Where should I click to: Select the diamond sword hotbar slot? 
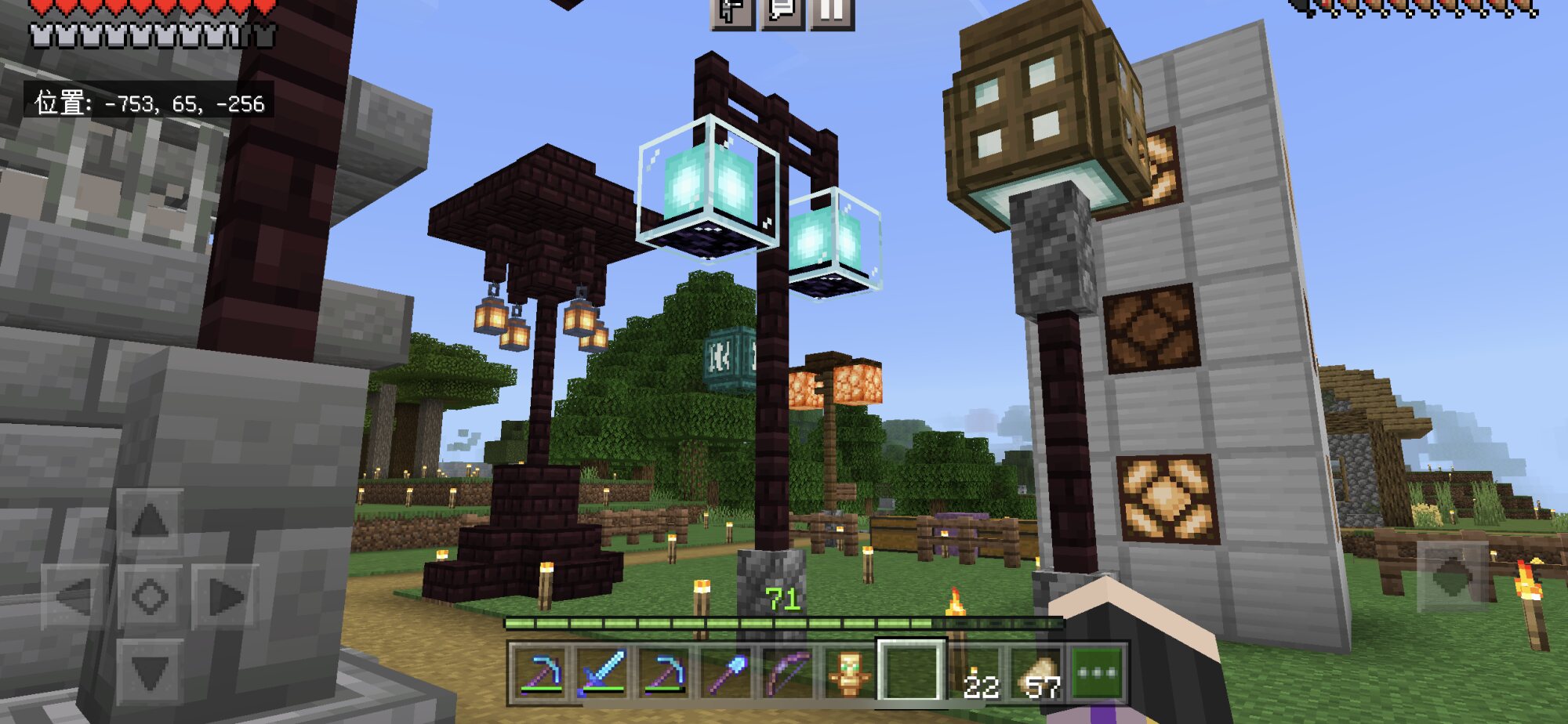(601, 672)
